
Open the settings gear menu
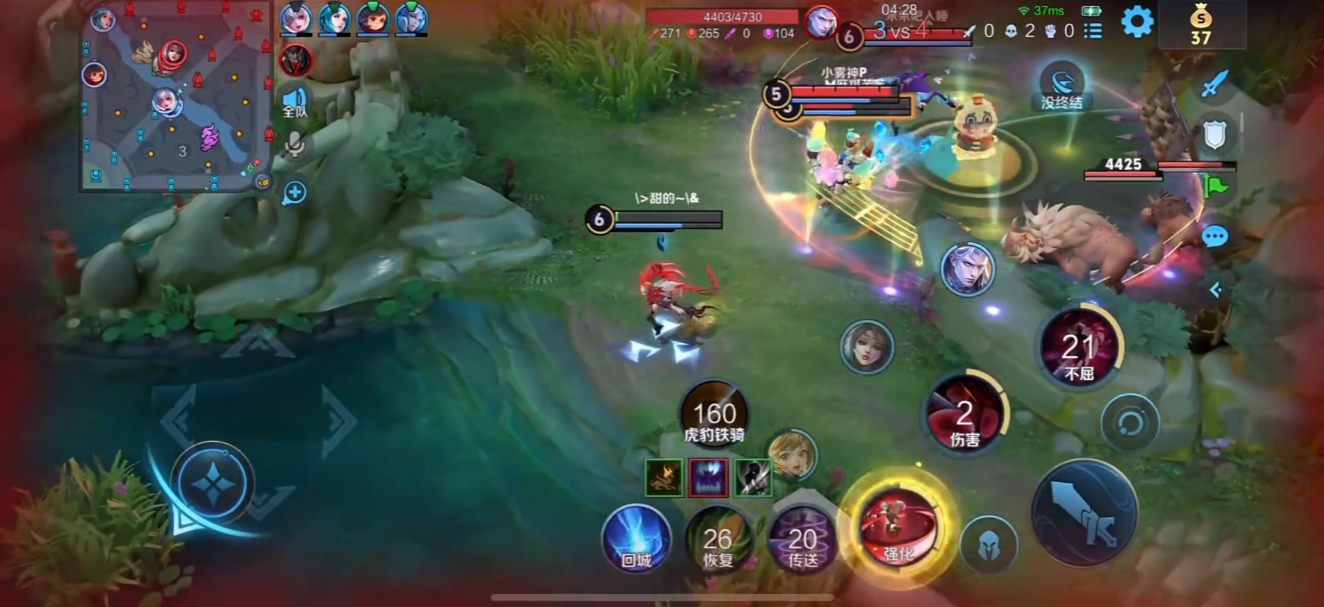pyautogui.click(x=1137, y=21)
